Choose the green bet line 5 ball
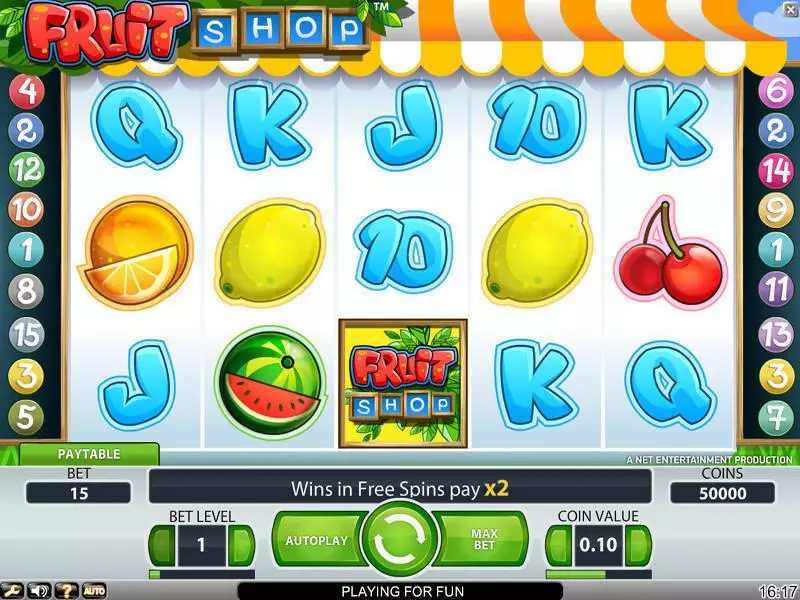The height and width of the screenshot is (600, 800). click(x=25, y=414)
